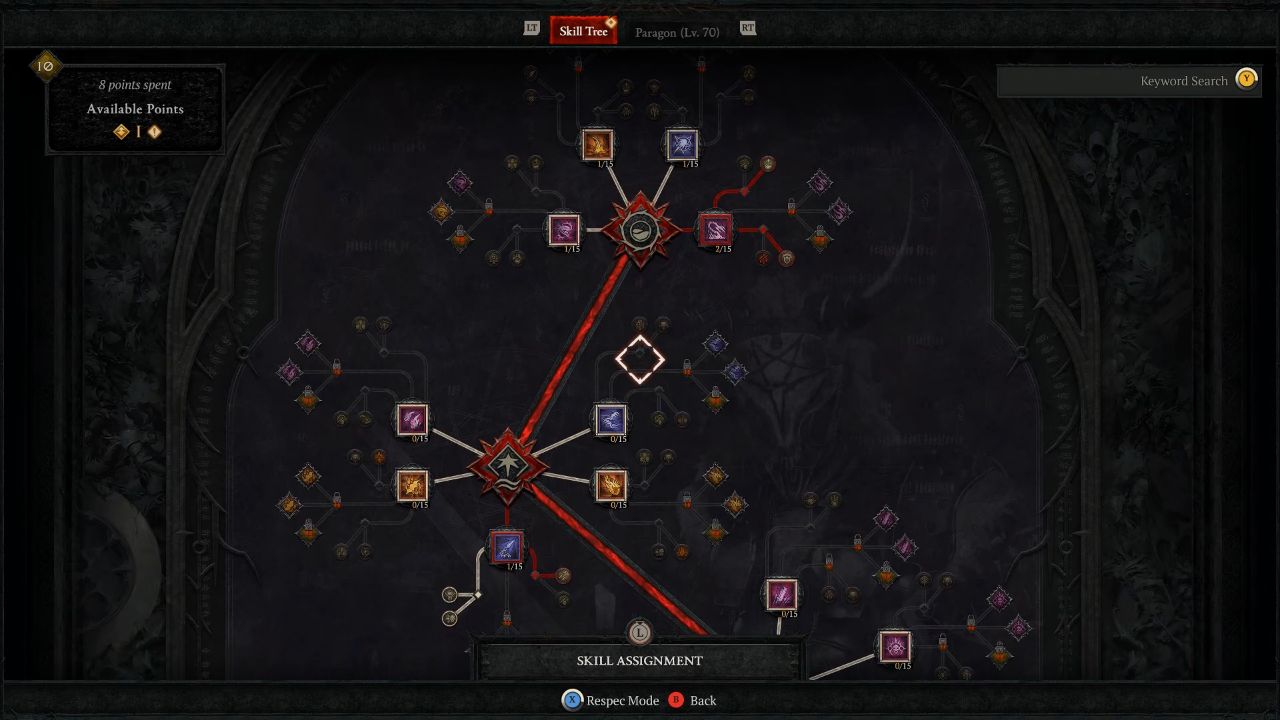The height and width of the screenshot is (720, 1280).
Task: Click the central rosette cluster hub node
Action: click(640, 230)
